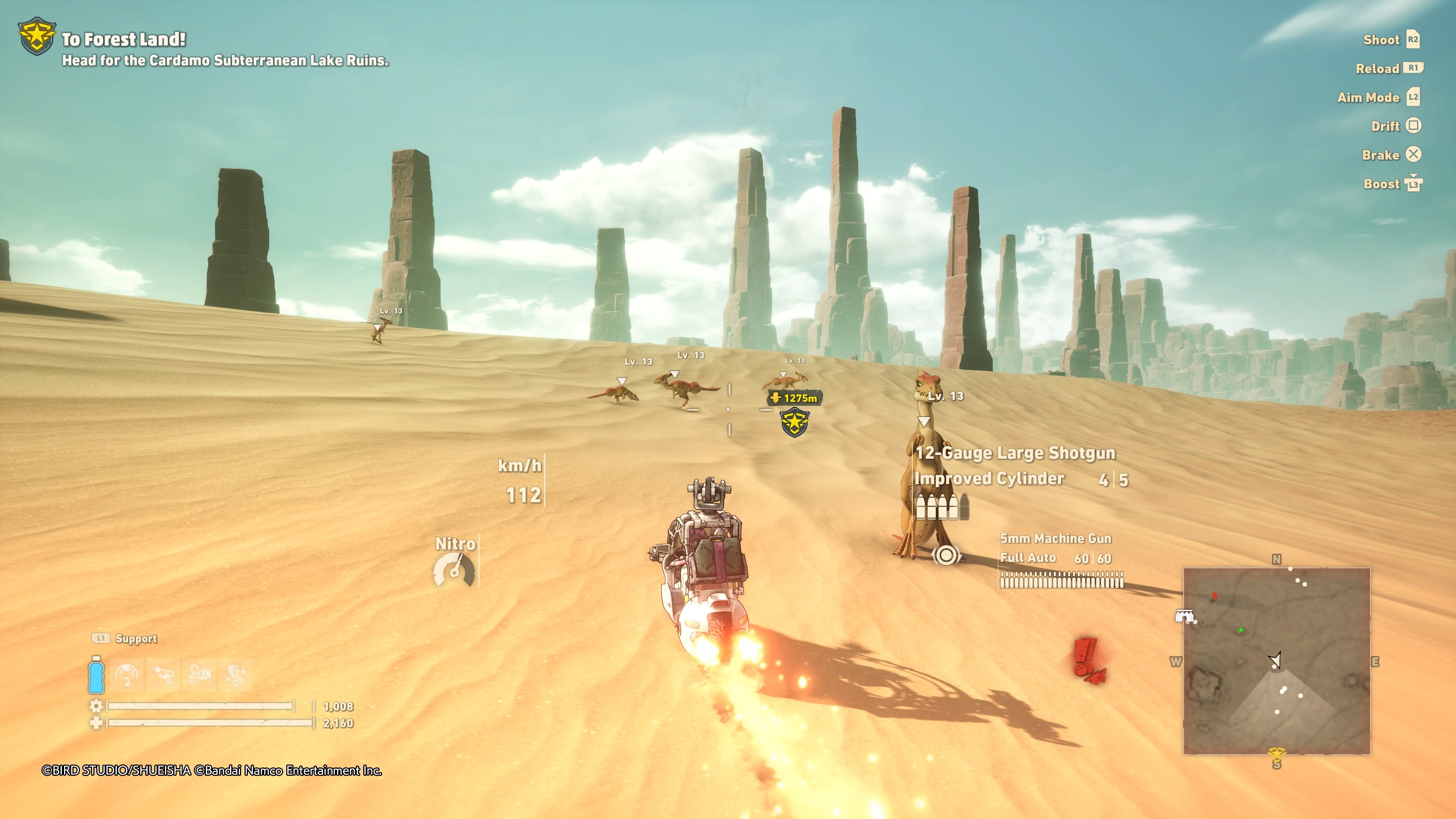This screenshot has width=1456, height=819.
Task: Click the health plus icon
Action: (96, 723)
